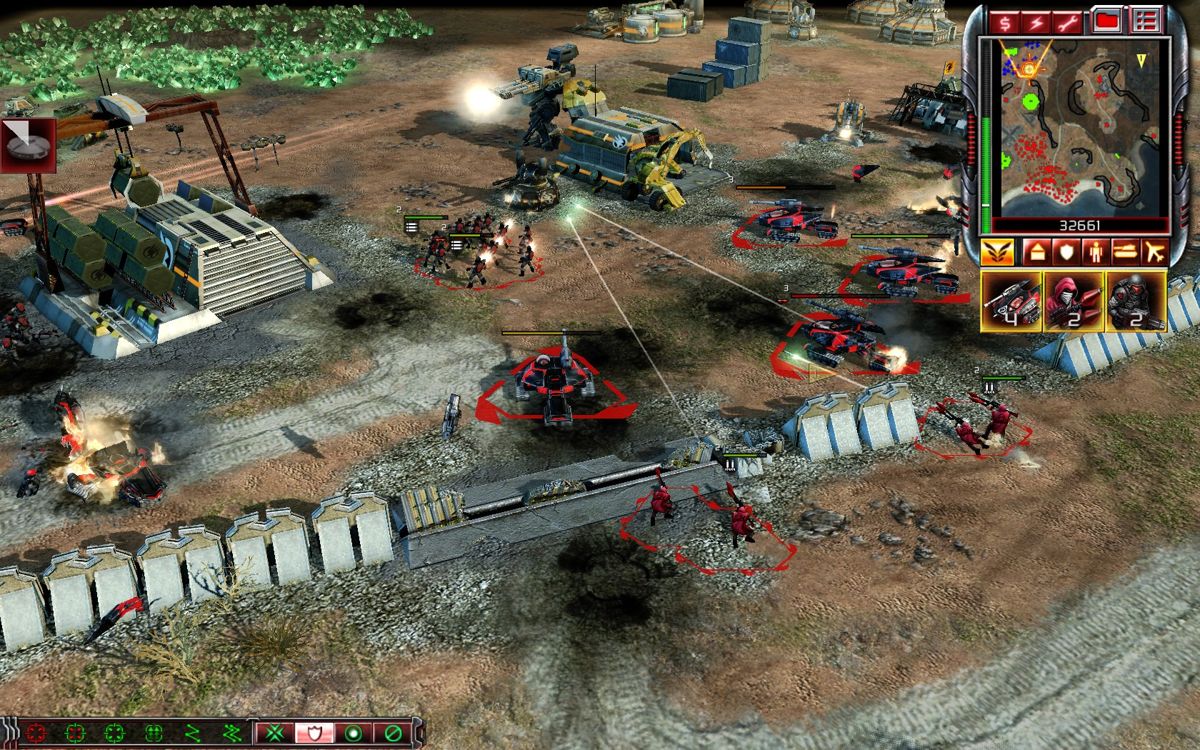This screenshot has height=750, width=1200.
Task: Select the red hooded infantry portrait
Action: tap(1073, 301)
